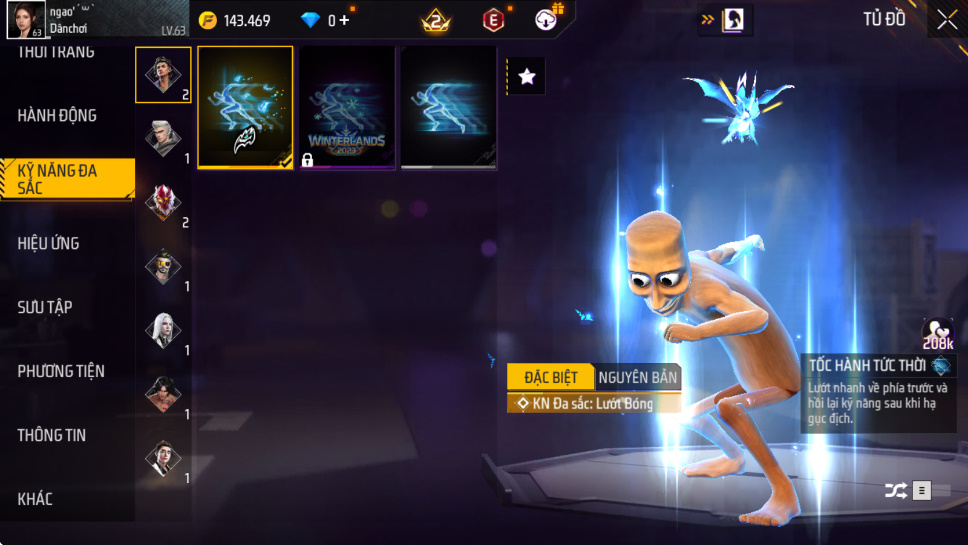
Task: Close the Tủ Đồ wardrobe screen
Action: (x=946, y=19)
